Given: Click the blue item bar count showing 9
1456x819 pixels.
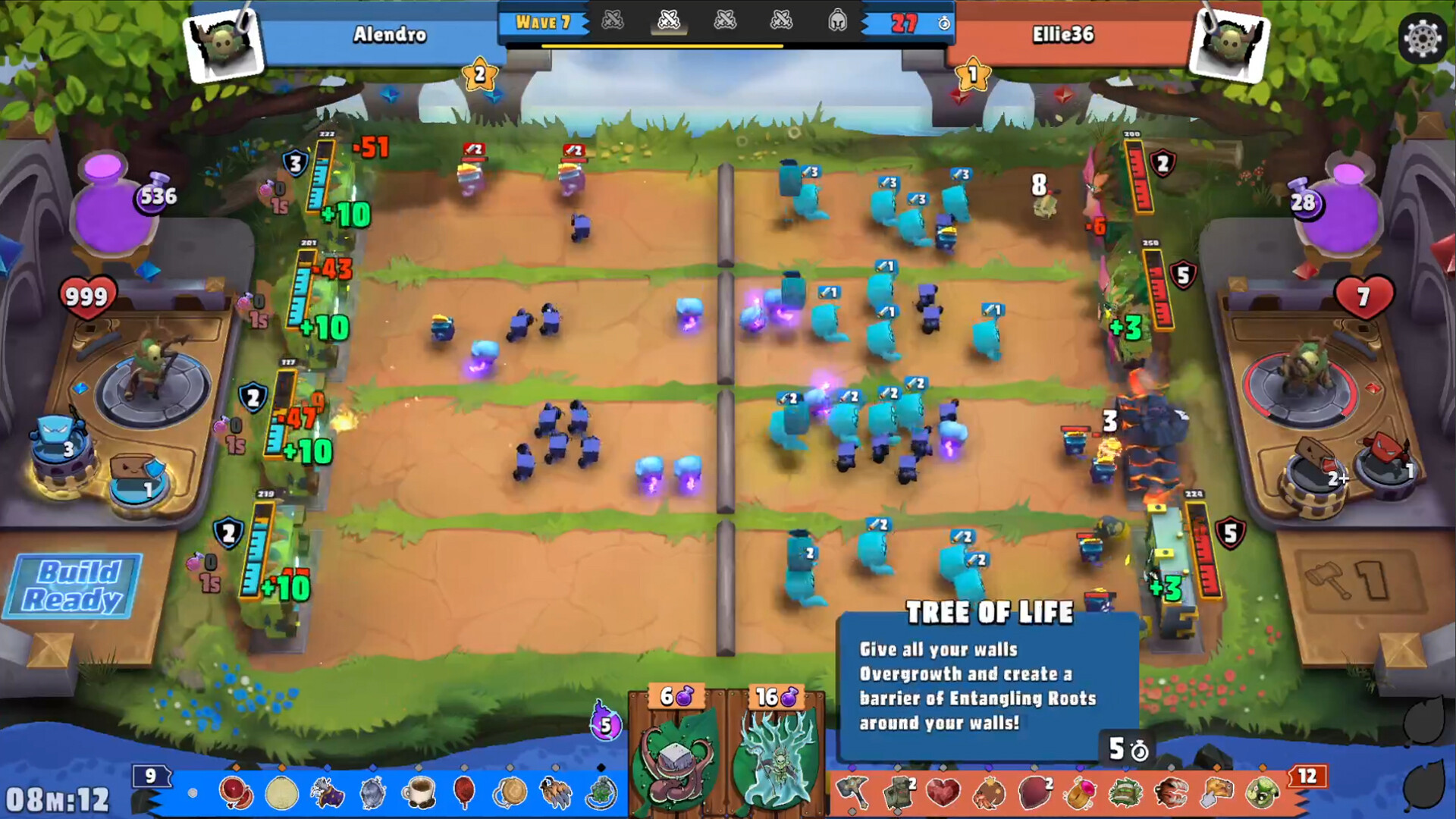Looking at the screenshot, I should (150, 776).
